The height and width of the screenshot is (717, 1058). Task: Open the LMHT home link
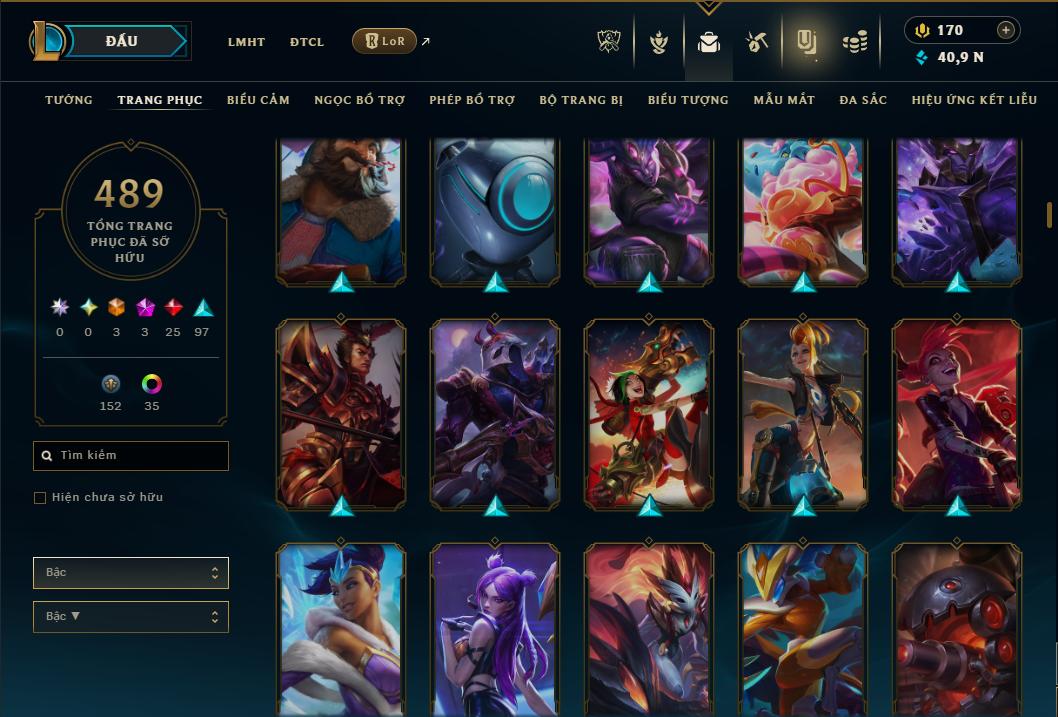tap(246, 42)
